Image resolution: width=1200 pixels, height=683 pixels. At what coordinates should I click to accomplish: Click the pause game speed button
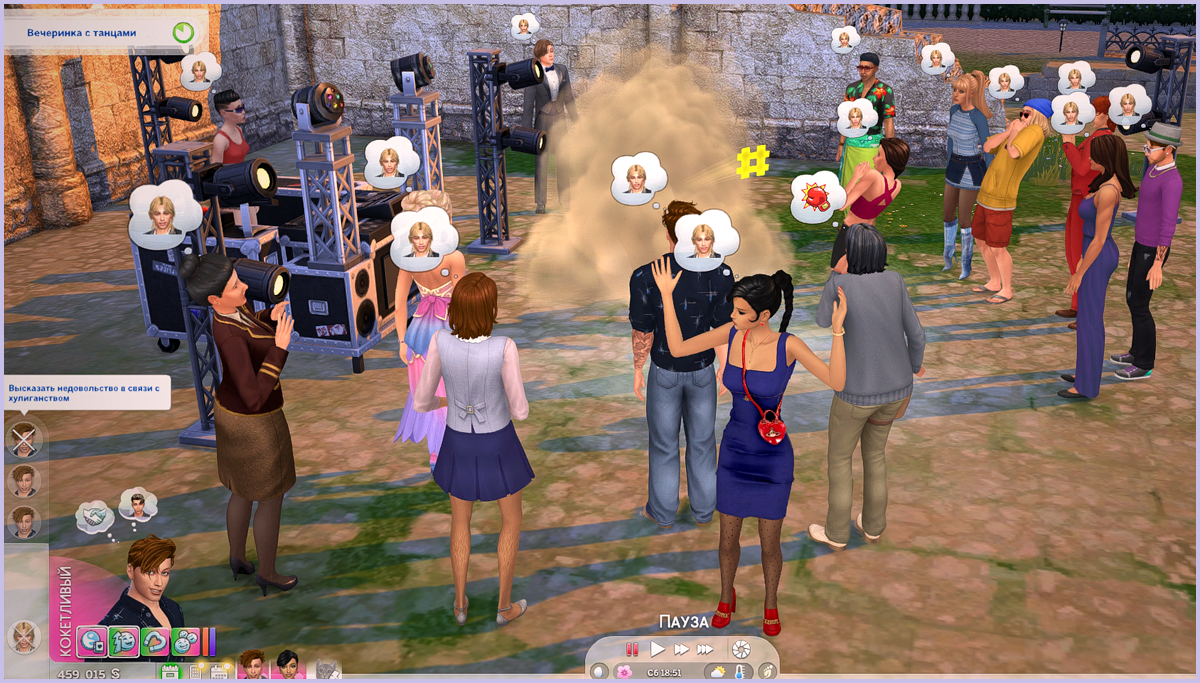[x=632, y=649]
